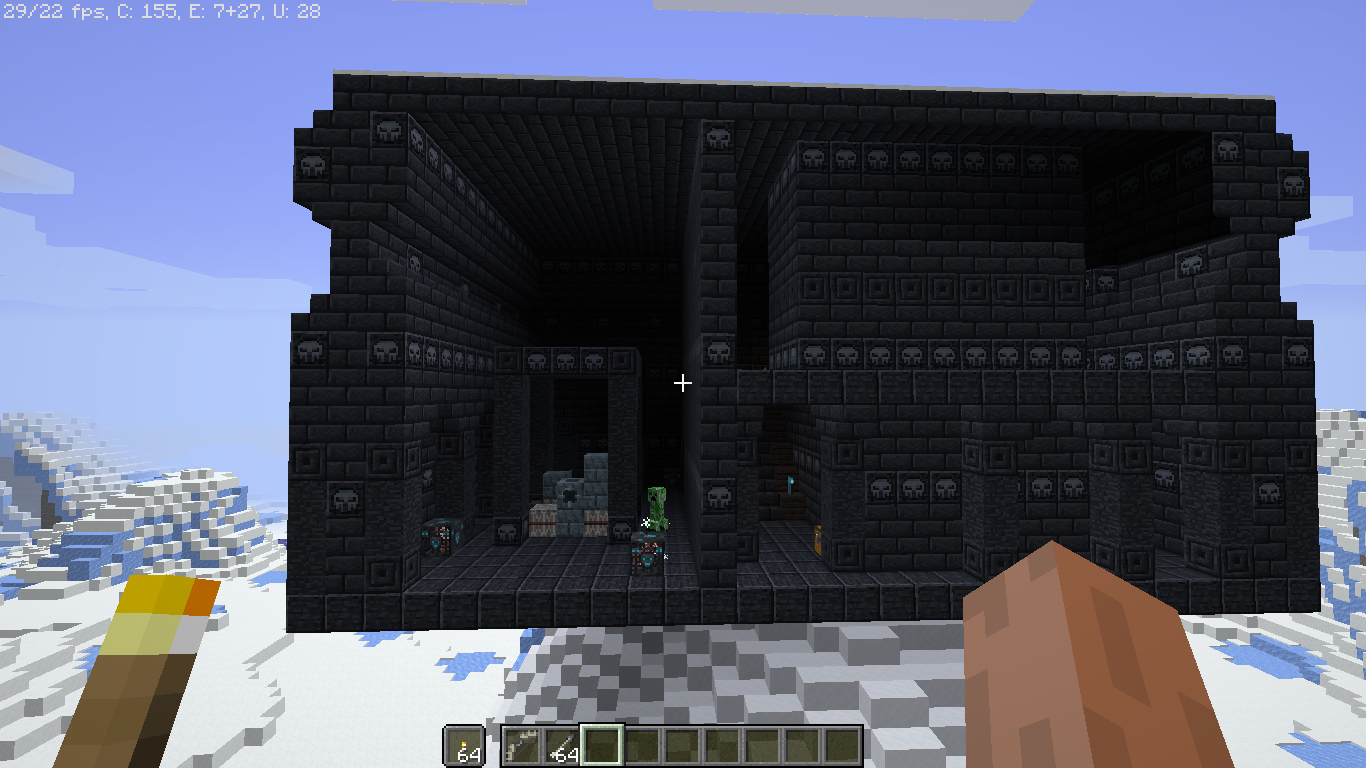Click the chiseled tuff block with the hole pattern

pos(569,497)
